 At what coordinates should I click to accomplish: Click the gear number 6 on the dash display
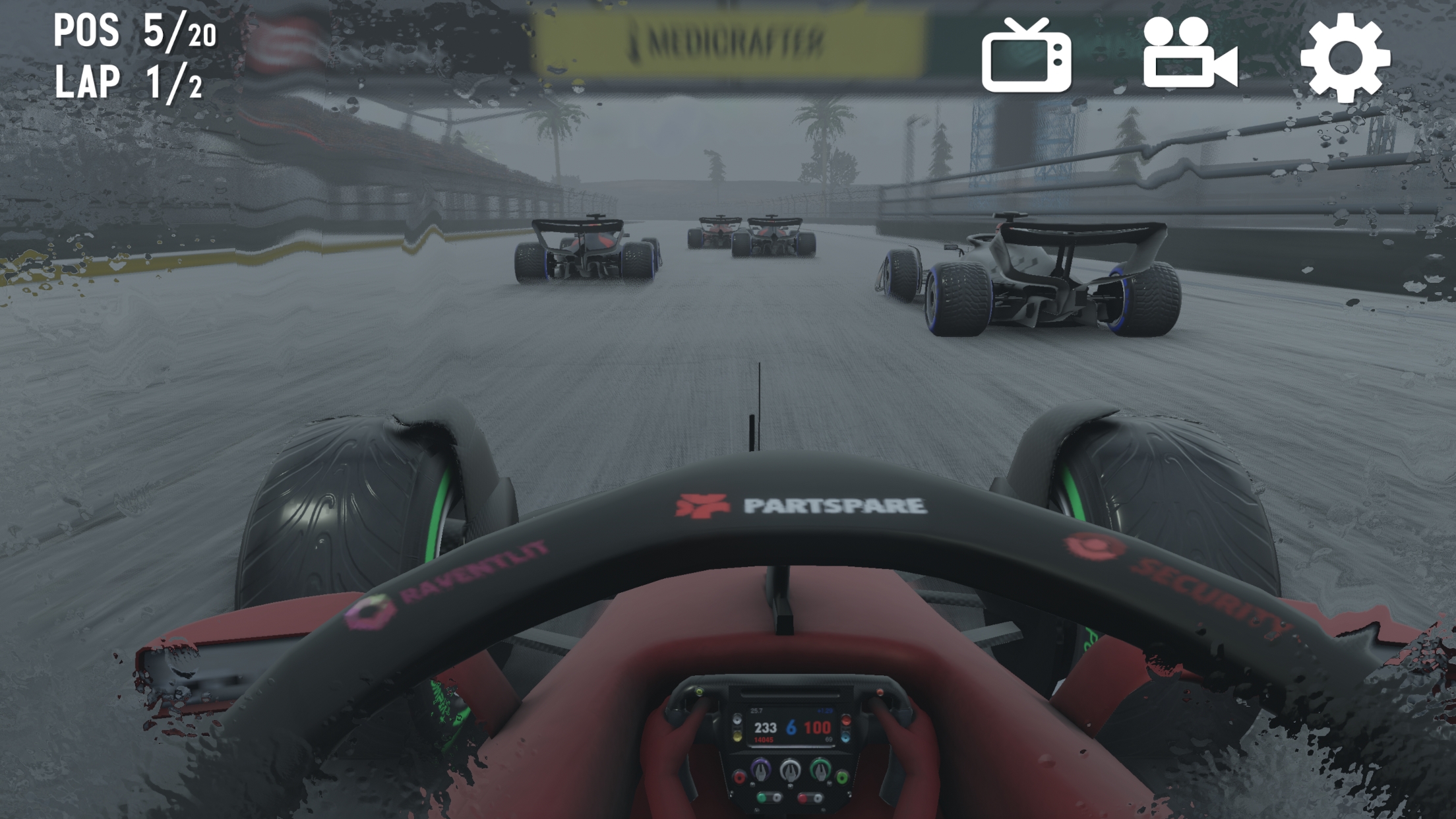pos(791,728)
